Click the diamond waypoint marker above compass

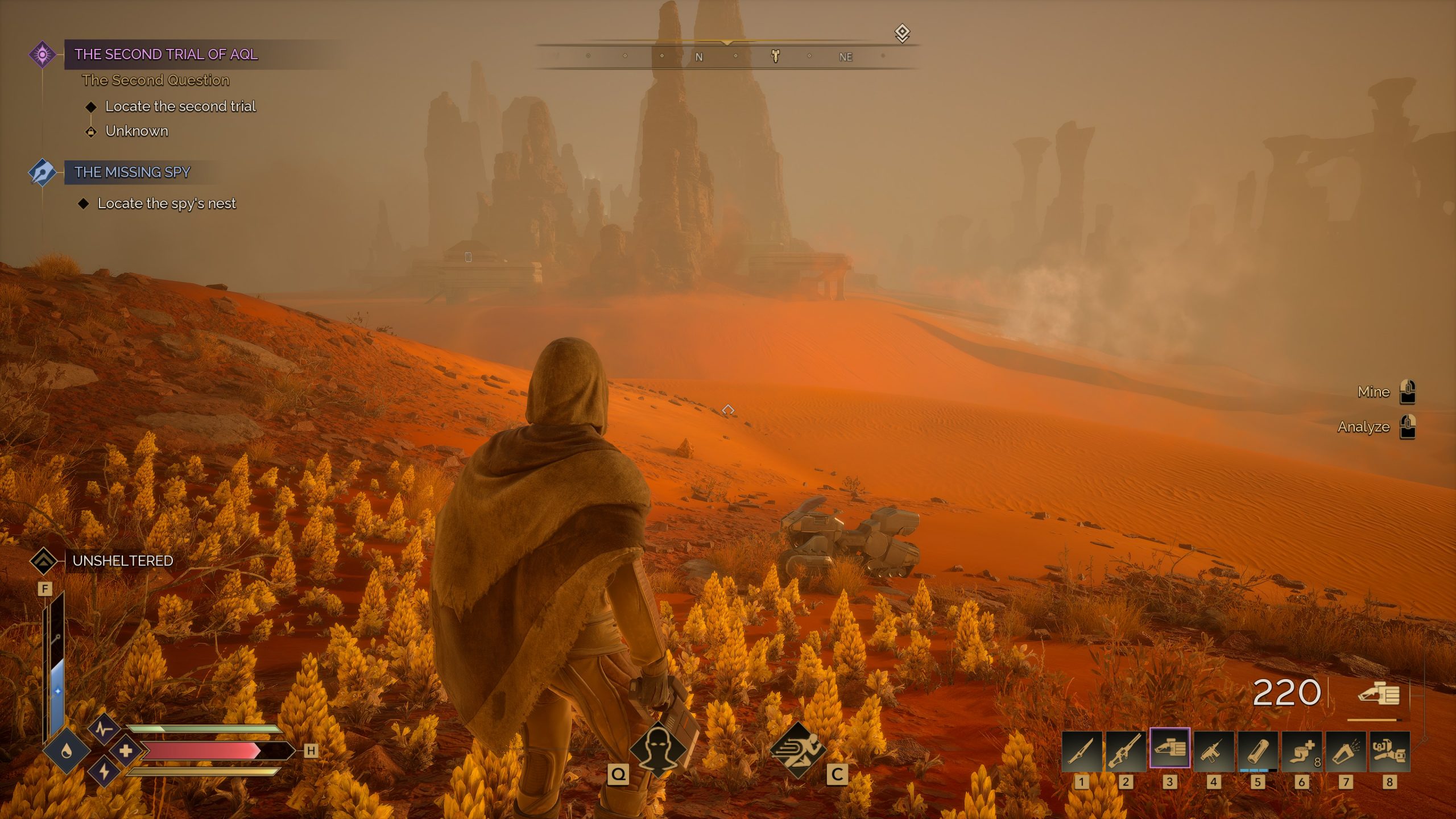pyautogui.click(x=902, y=33)
